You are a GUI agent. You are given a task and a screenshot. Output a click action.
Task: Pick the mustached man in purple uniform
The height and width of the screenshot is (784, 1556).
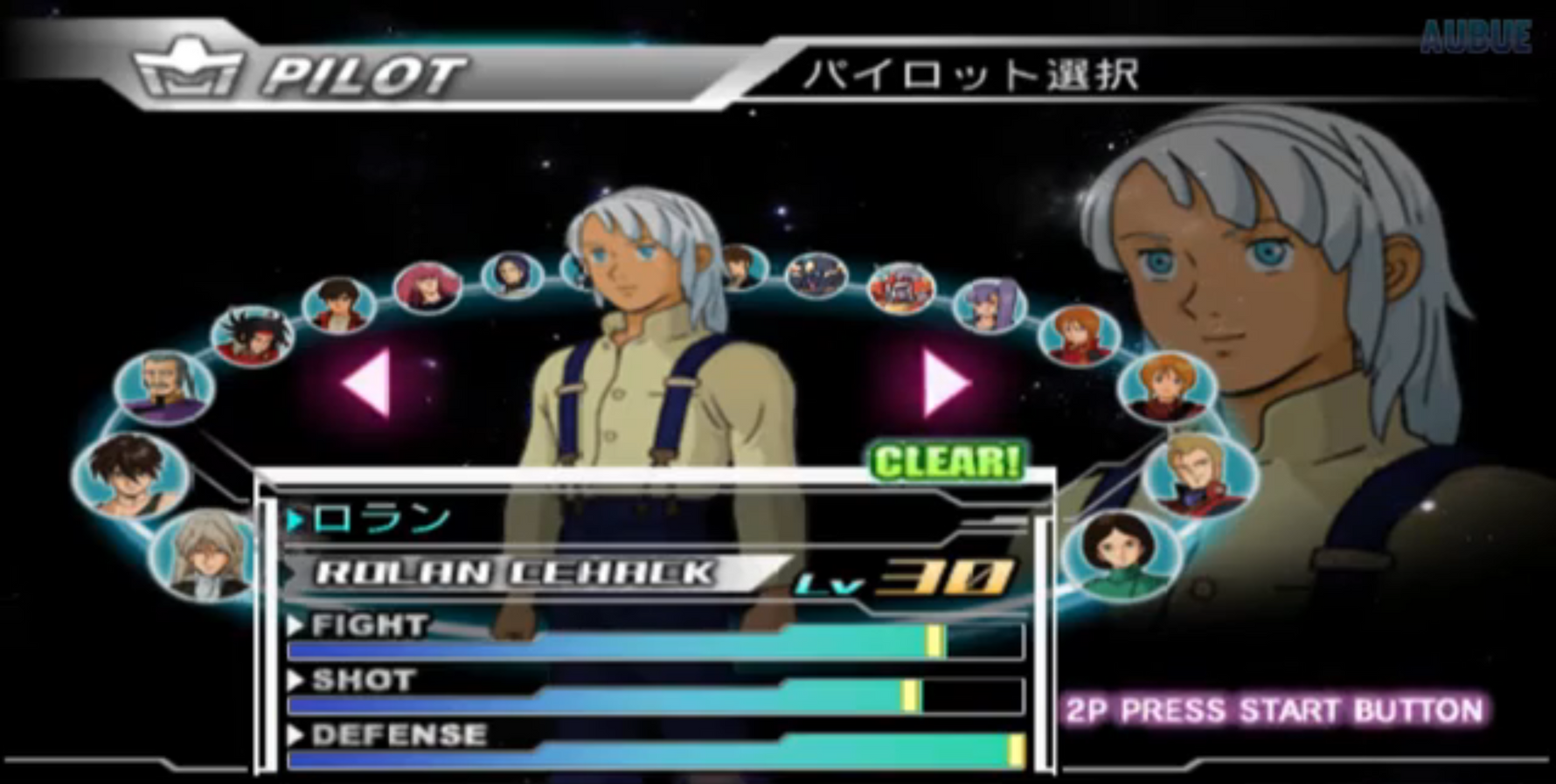165,385
